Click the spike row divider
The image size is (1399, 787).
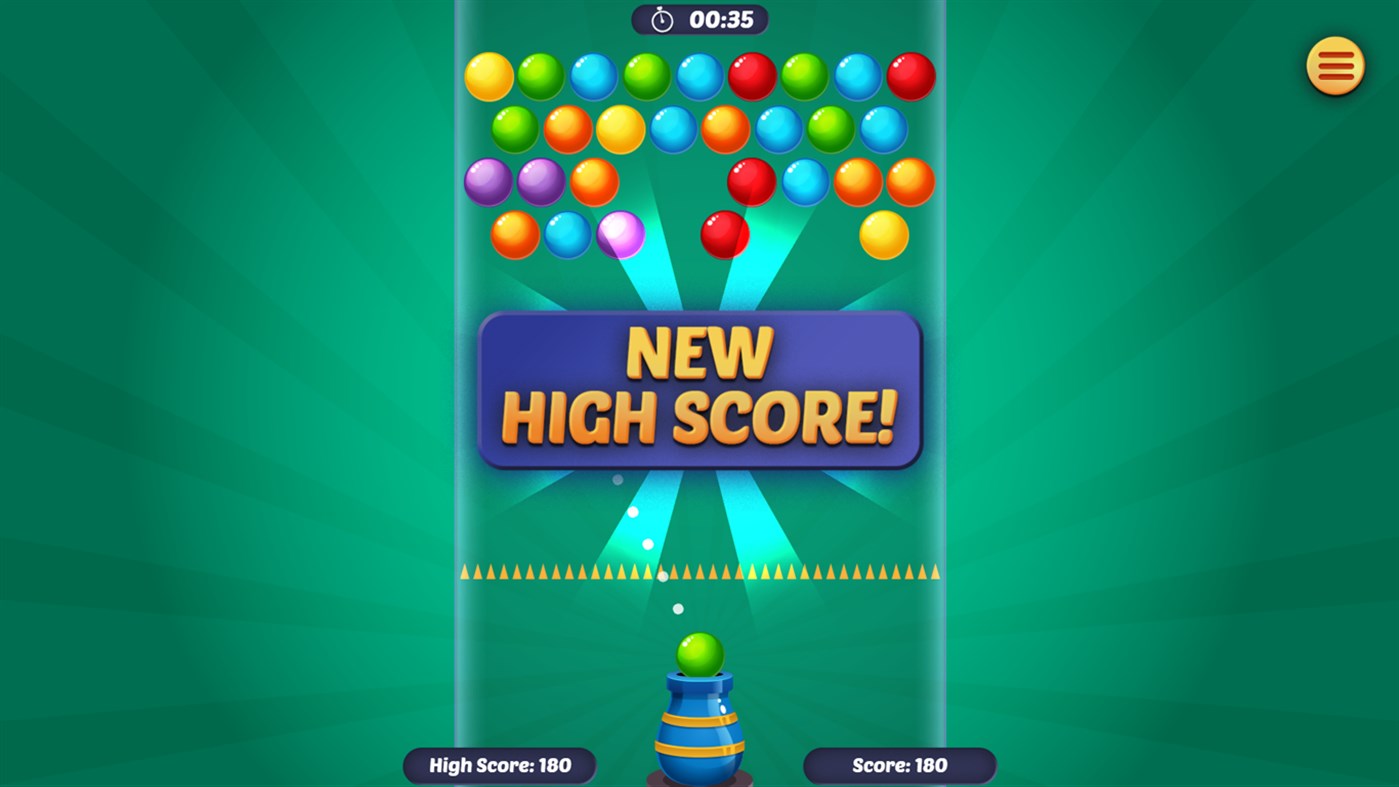pos(700,572)
